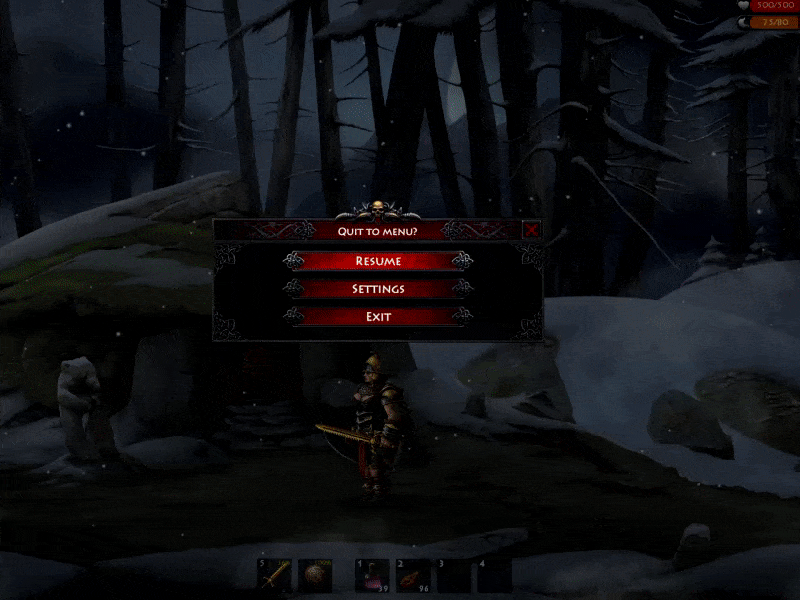800x600 pixels.
Task: Close the quit dialog with the X
Action: pyautogui.click(x=532, y=230)
